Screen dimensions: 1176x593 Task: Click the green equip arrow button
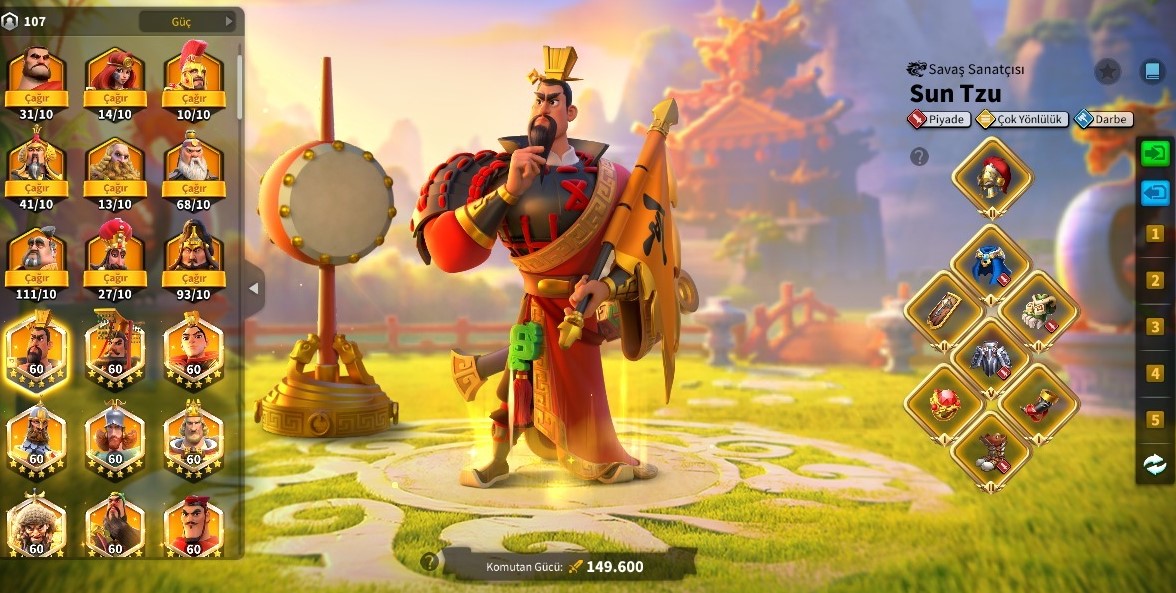point(1155,154)
